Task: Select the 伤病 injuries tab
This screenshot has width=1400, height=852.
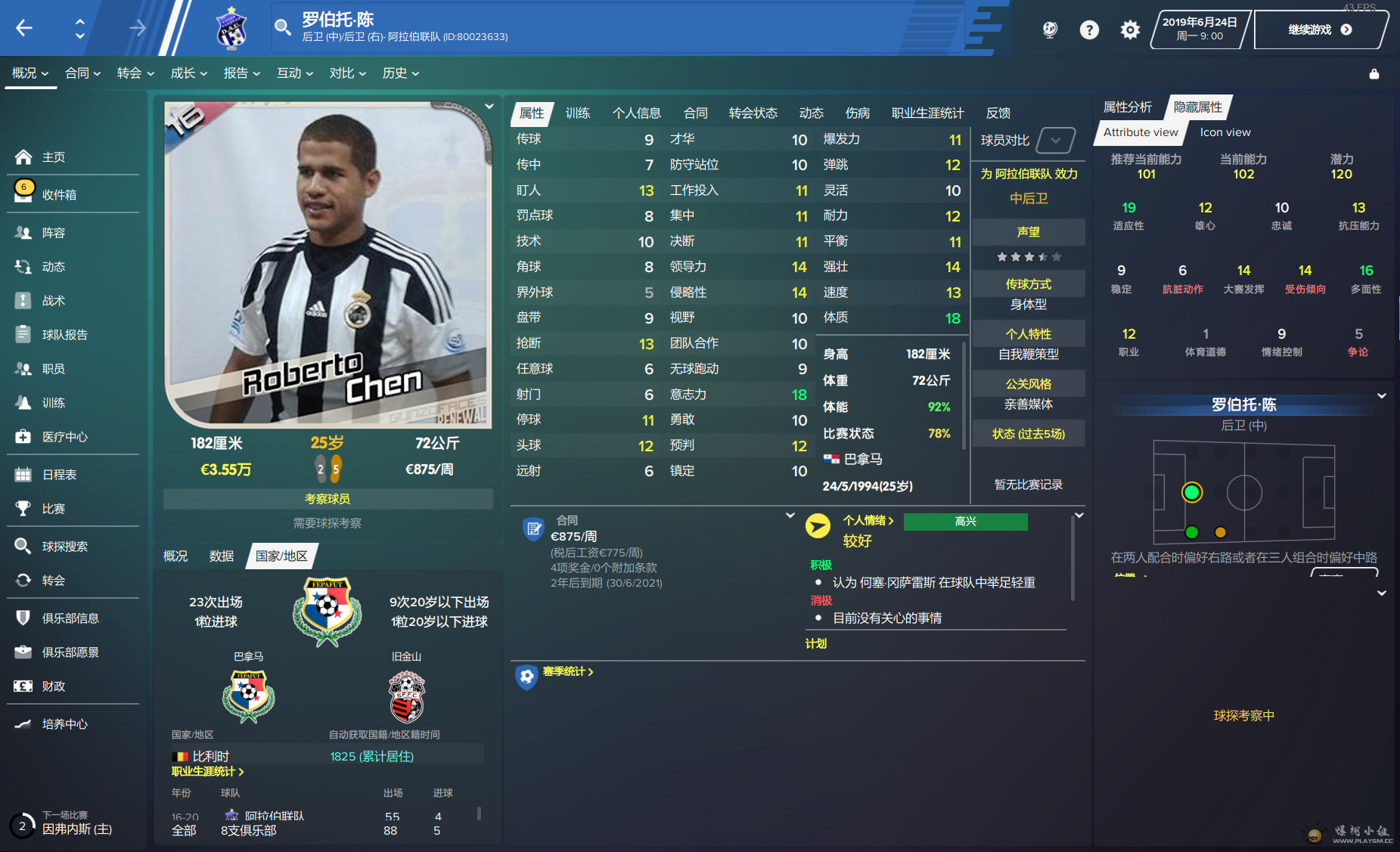Action: pyautogui.click(x=857, y=113)
